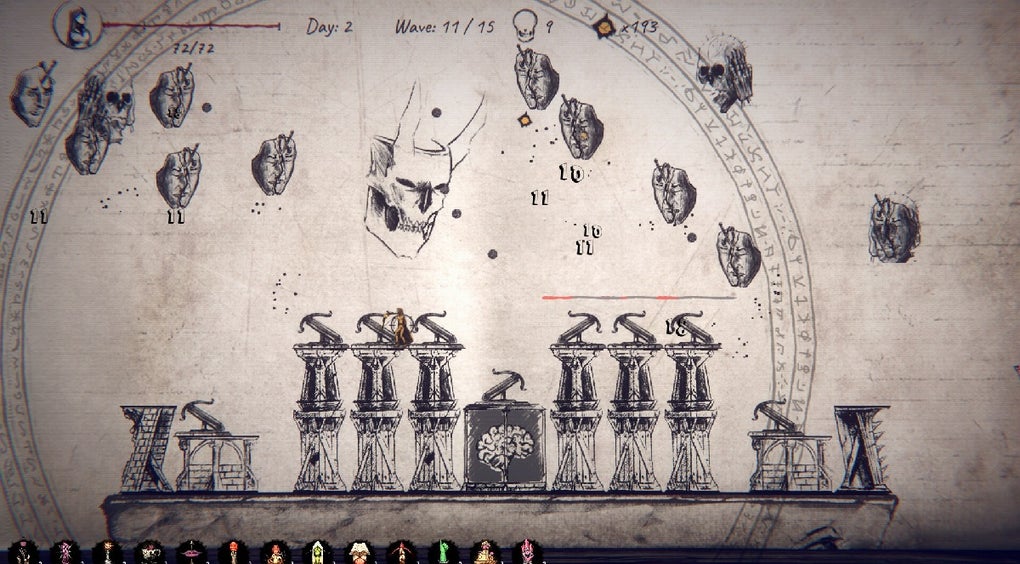Select the white skull-like hotbar icon
This screenshot has height=564, width=1020.
point(150,551)
